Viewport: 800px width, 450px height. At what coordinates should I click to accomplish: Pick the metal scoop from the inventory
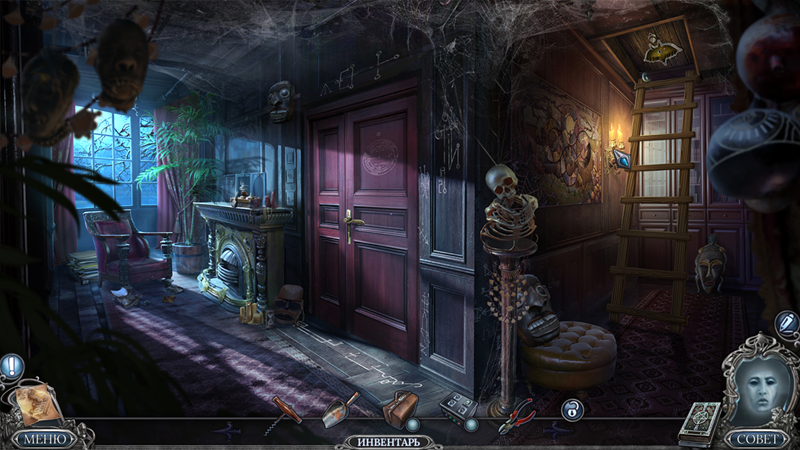coord(340,410)
